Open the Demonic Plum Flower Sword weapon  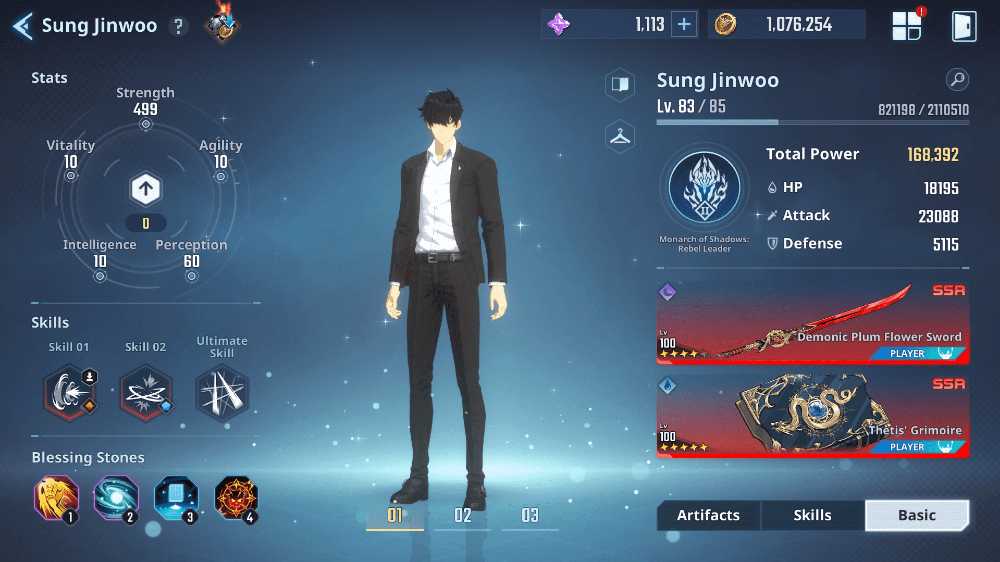[812, 323]
